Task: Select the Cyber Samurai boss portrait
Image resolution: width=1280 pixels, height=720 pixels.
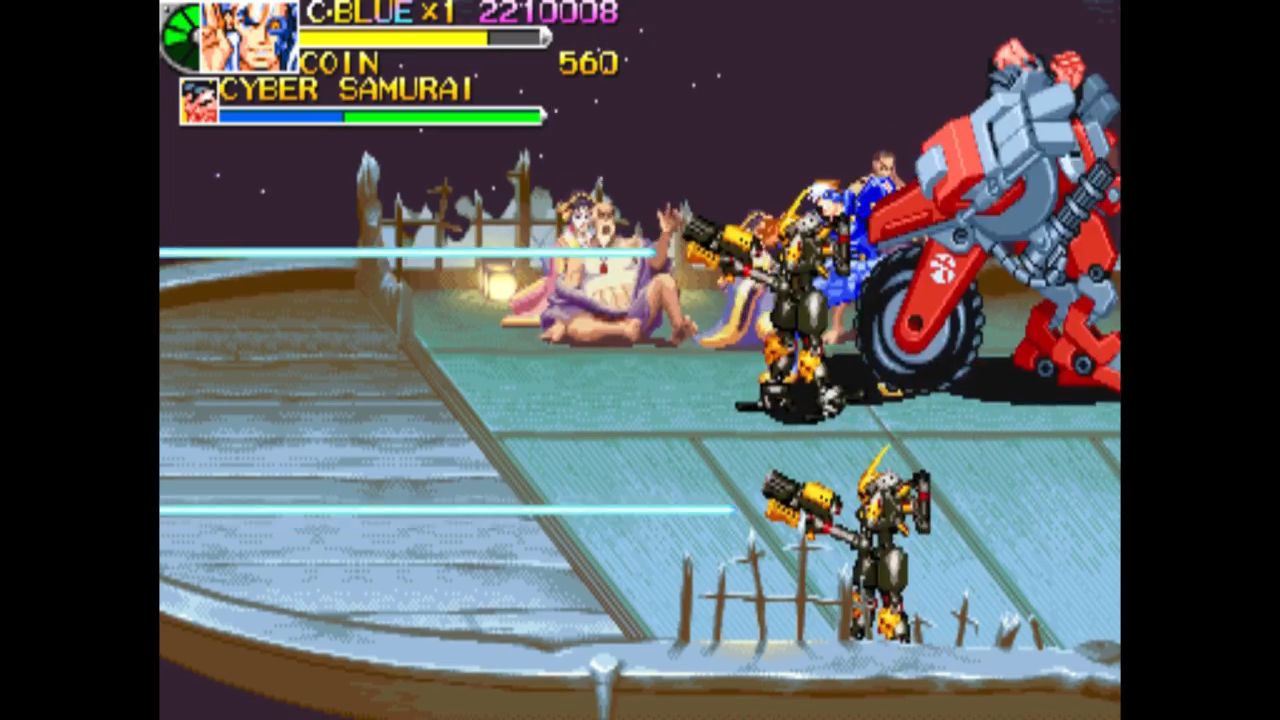Action: [x=199, y=101]
